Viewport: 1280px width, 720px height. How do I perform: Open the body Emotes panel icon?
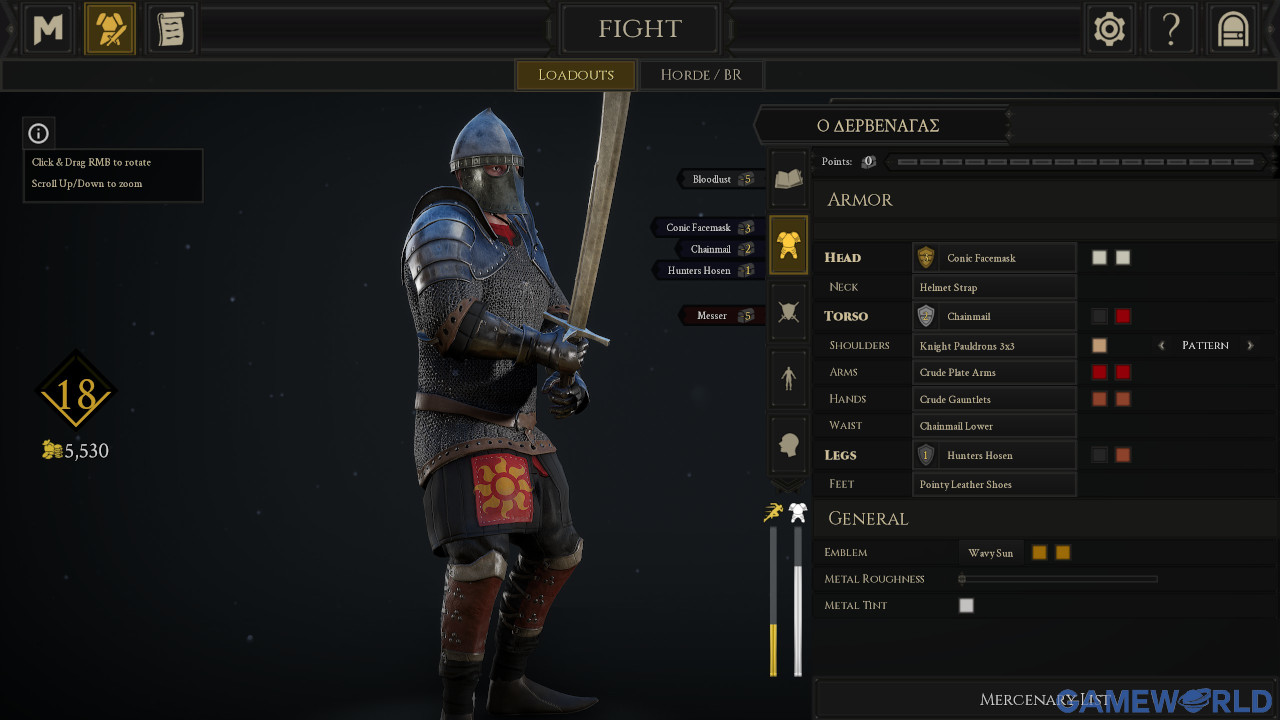coord(788,378)
